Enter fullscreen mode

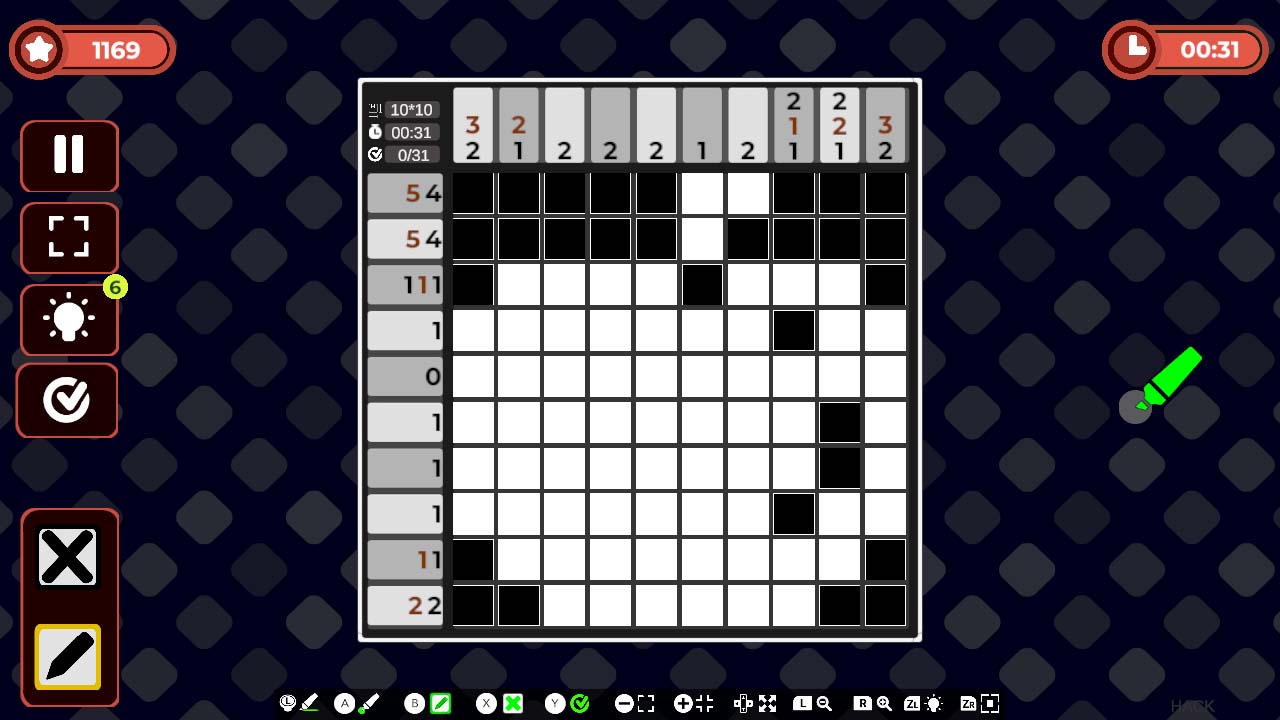coord(68,238)
